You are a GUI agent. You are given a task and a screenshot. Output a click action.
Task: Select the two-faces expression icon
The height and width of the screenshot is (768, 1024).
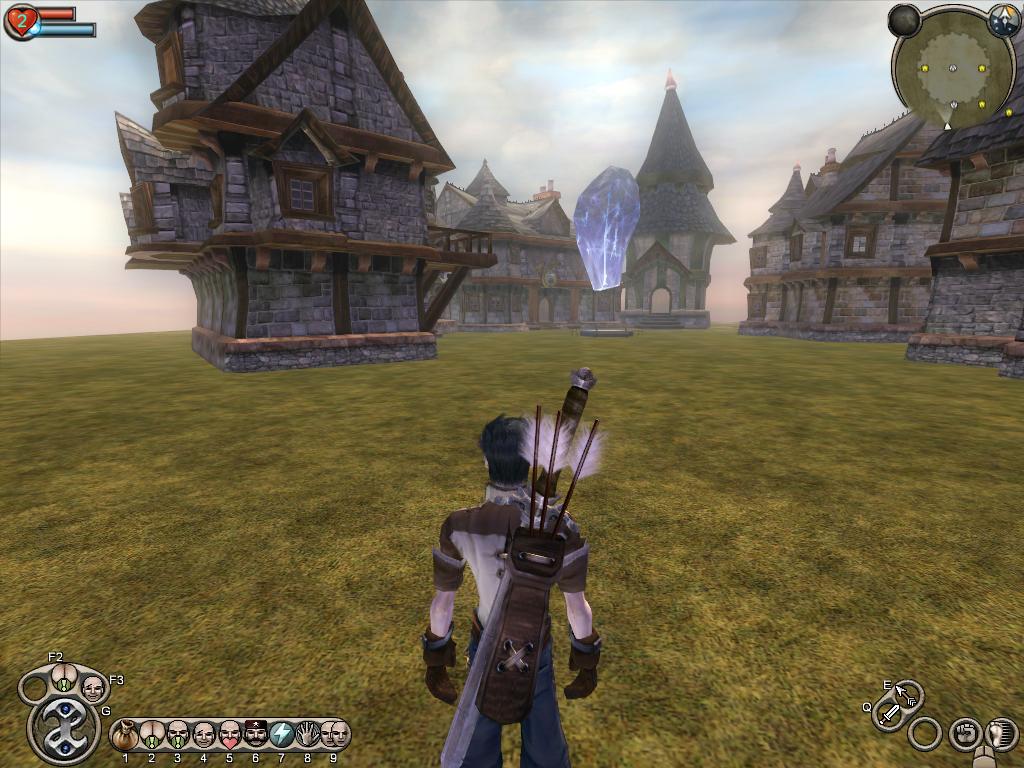coord(334,736)
